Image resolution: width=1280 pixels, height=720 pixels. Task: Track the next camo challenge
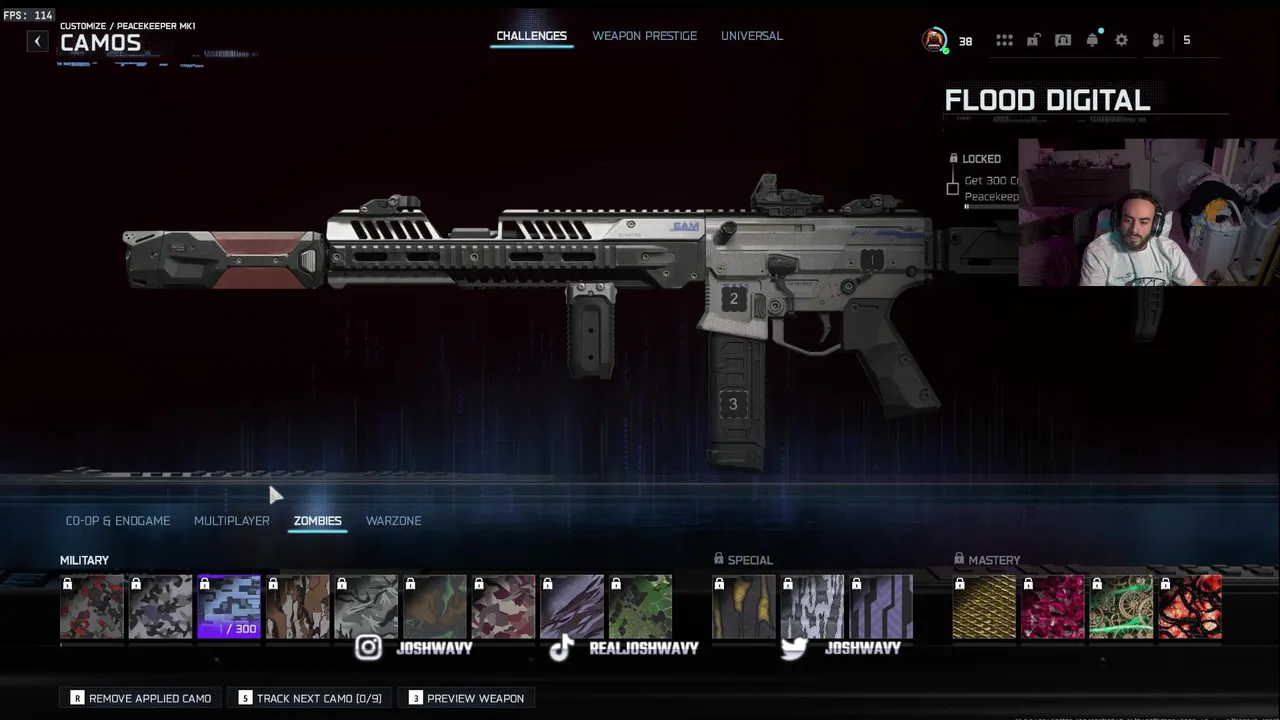(x=310, y=698)
